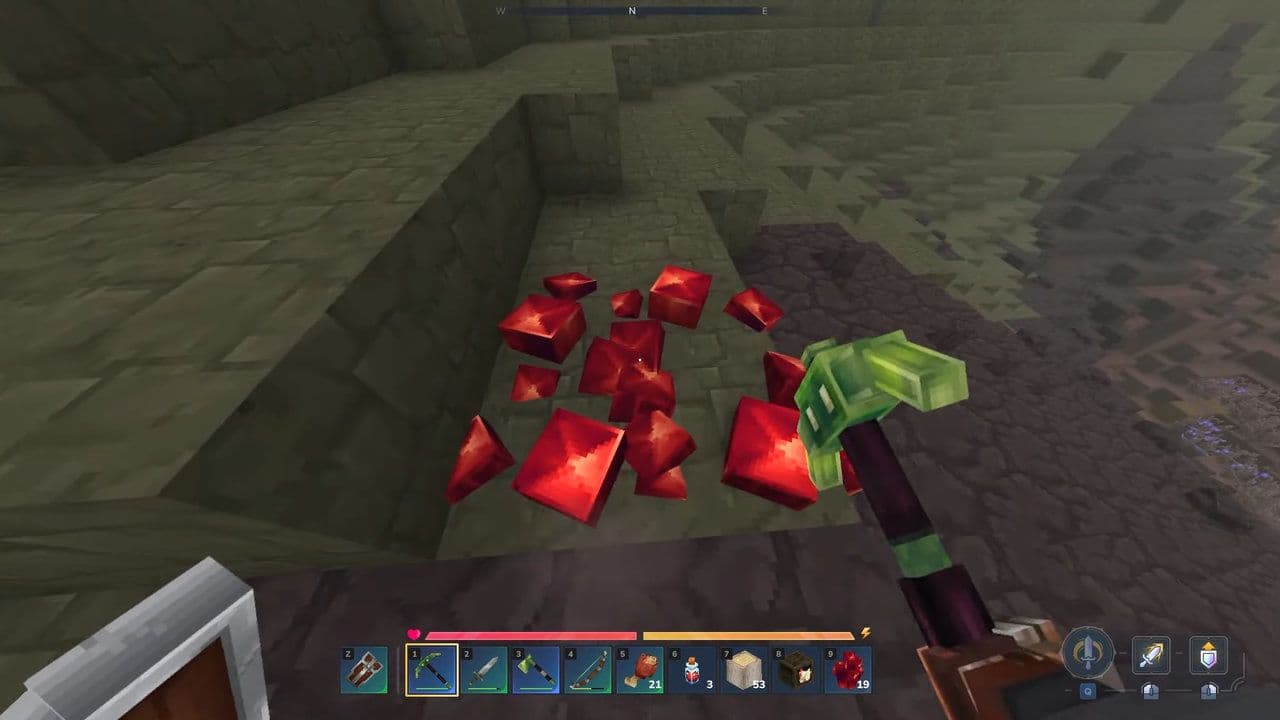Viewport: 1280px width, 720px height.
Task: Click the heart icon beside the health bar
Action: tap(414, 632)
